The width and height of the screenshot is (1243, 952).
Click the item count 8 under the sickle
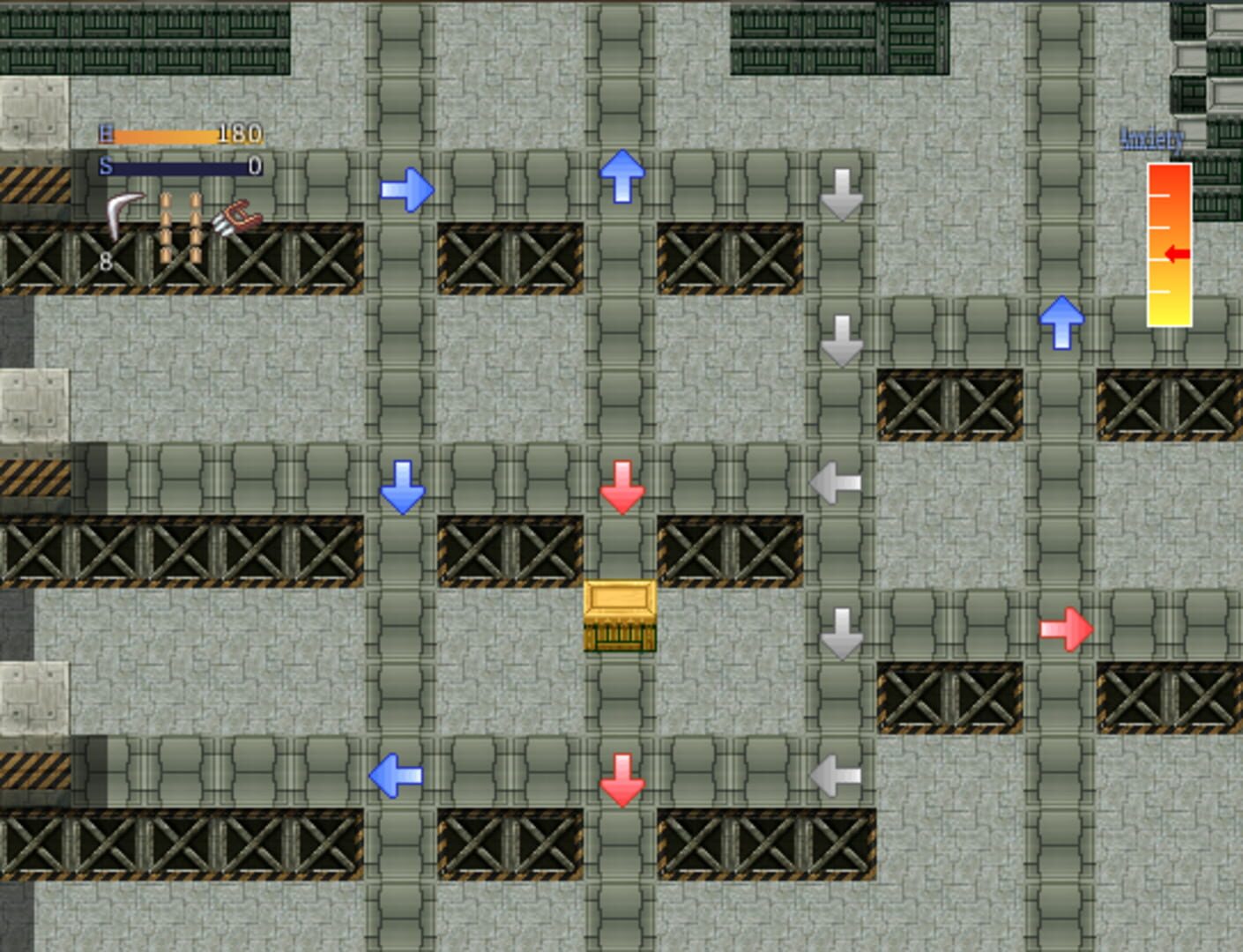coord(106,260)
